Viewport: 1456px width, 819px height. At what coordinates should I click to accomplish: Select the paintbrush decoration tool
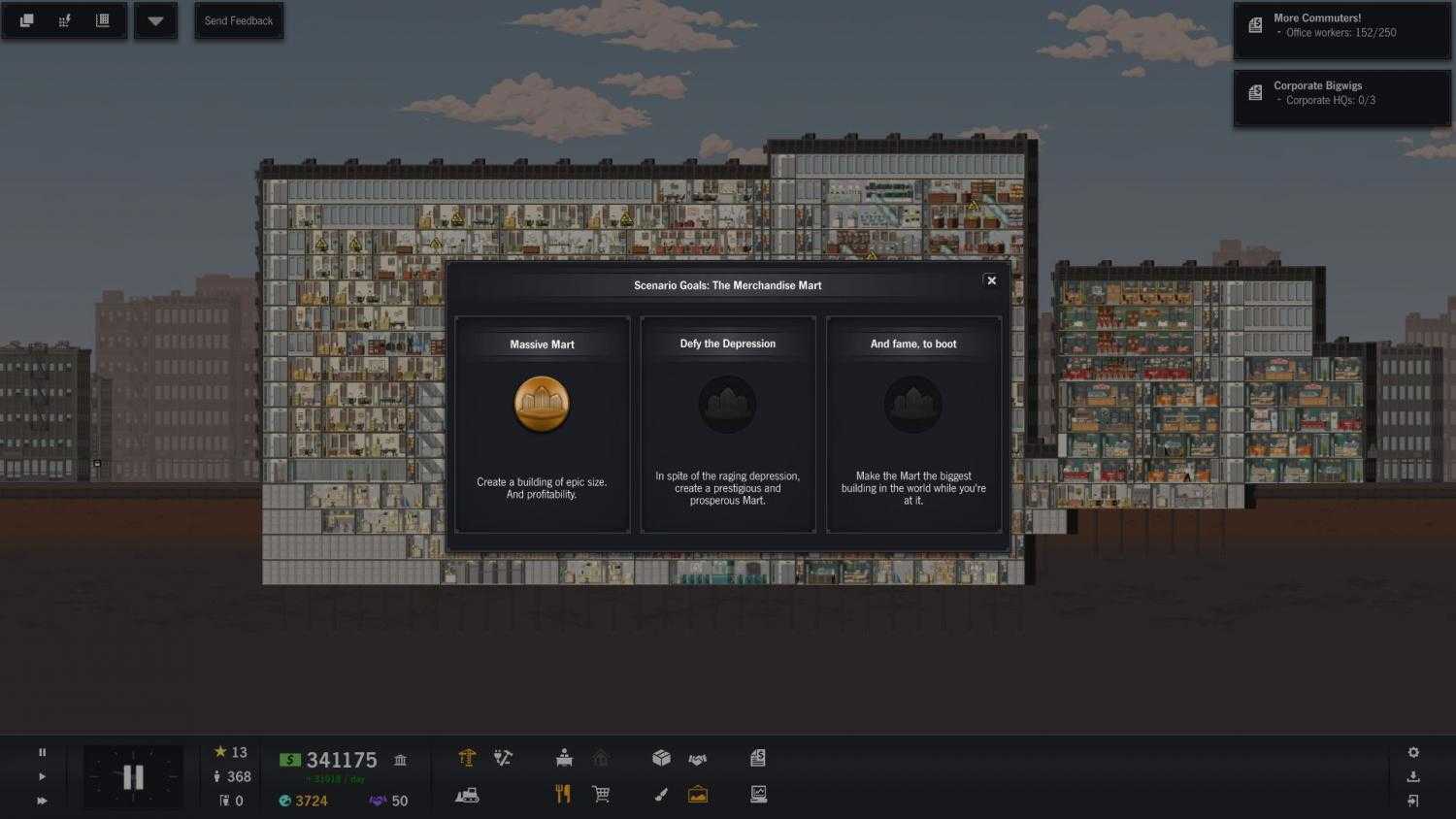(x=661, y=795)
